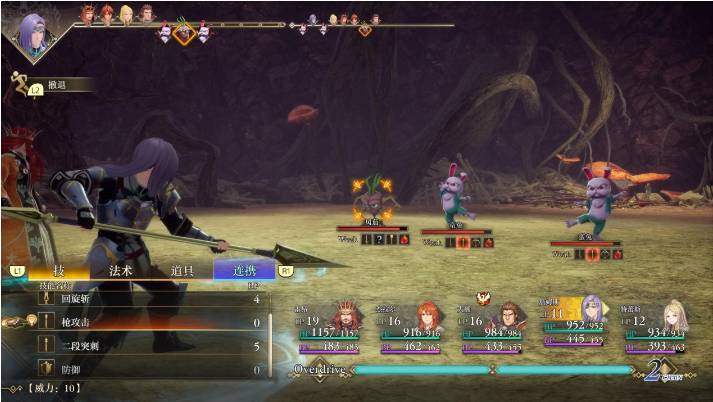Select the purple-haired party member with 952 HP
The height and width of the screenshot is (402, 713).
(577, 323)
